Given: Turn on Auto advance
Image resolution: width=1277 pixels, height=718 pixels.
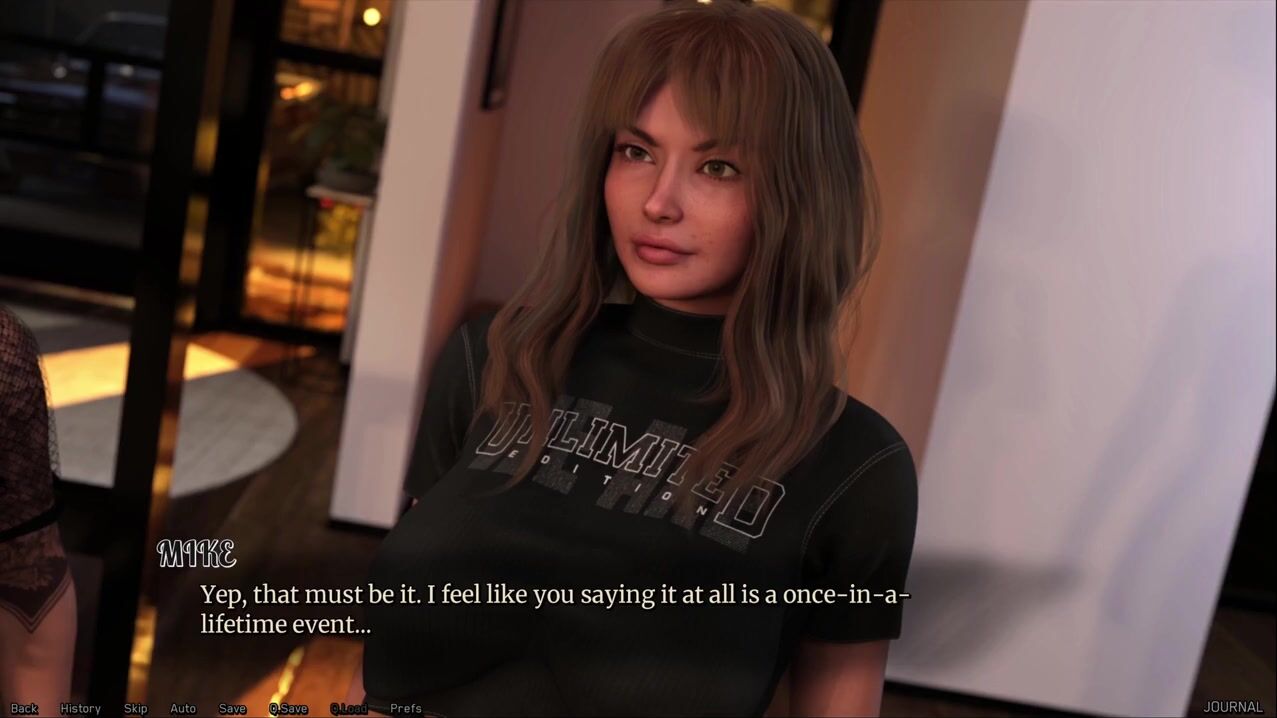Looking at the screenshot, I should tap(183, 708).
